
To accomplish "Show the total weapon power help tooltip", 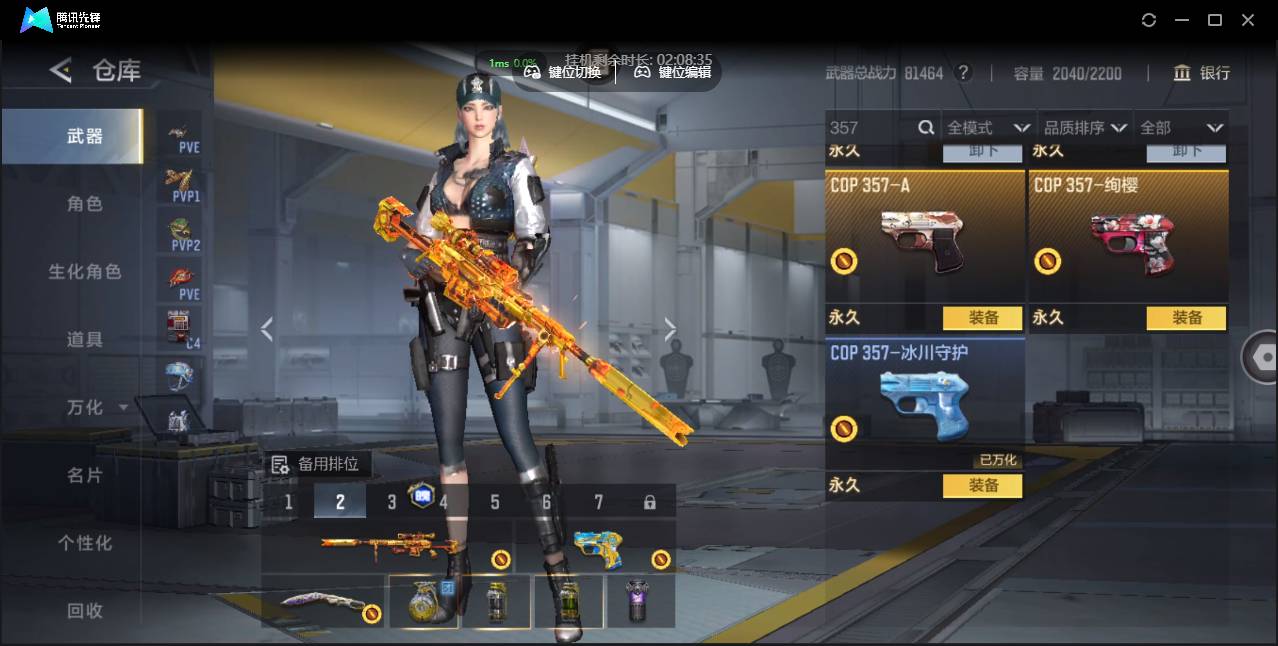I will [x=963, y=73].
